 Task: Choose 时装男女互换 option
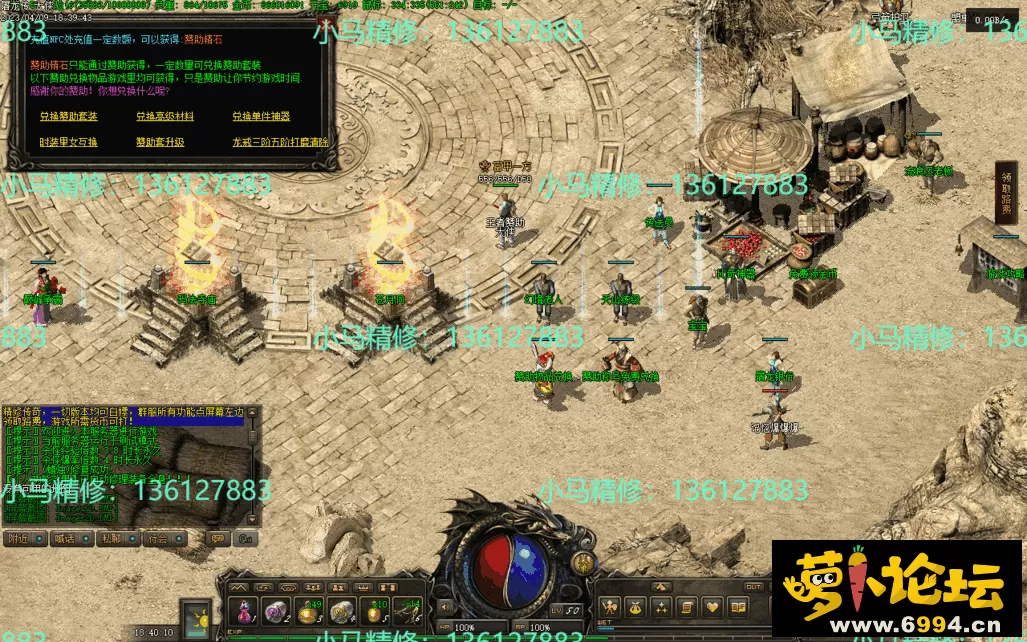[69, 142]
